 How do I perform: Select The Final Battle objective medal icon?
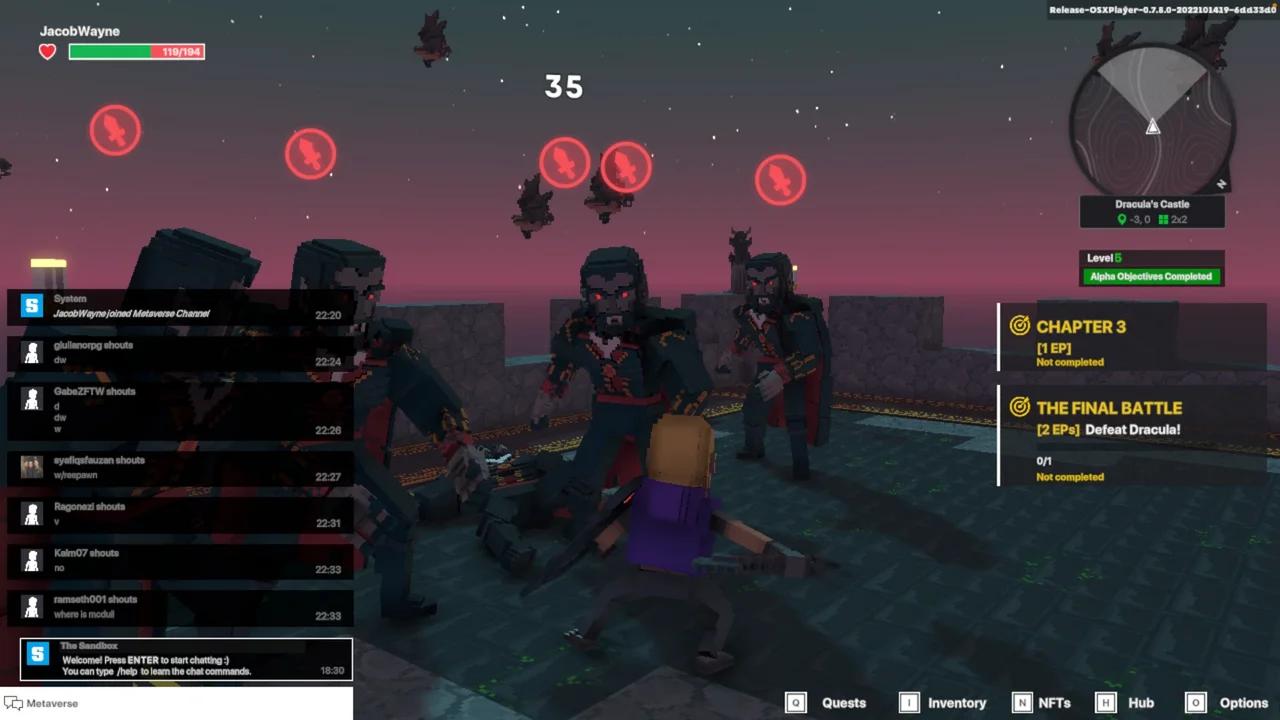pyautogui.click(x=1019, y=407)
